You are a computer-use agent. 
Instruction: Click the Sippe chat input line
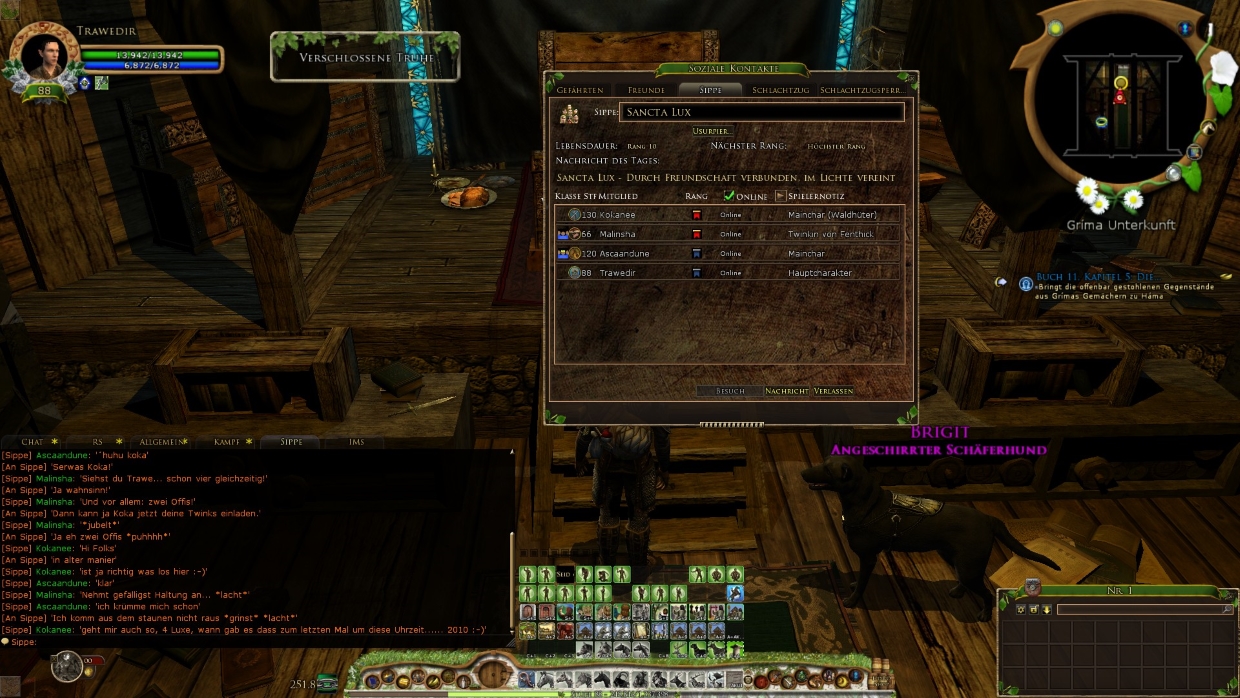tap(260, 642)
